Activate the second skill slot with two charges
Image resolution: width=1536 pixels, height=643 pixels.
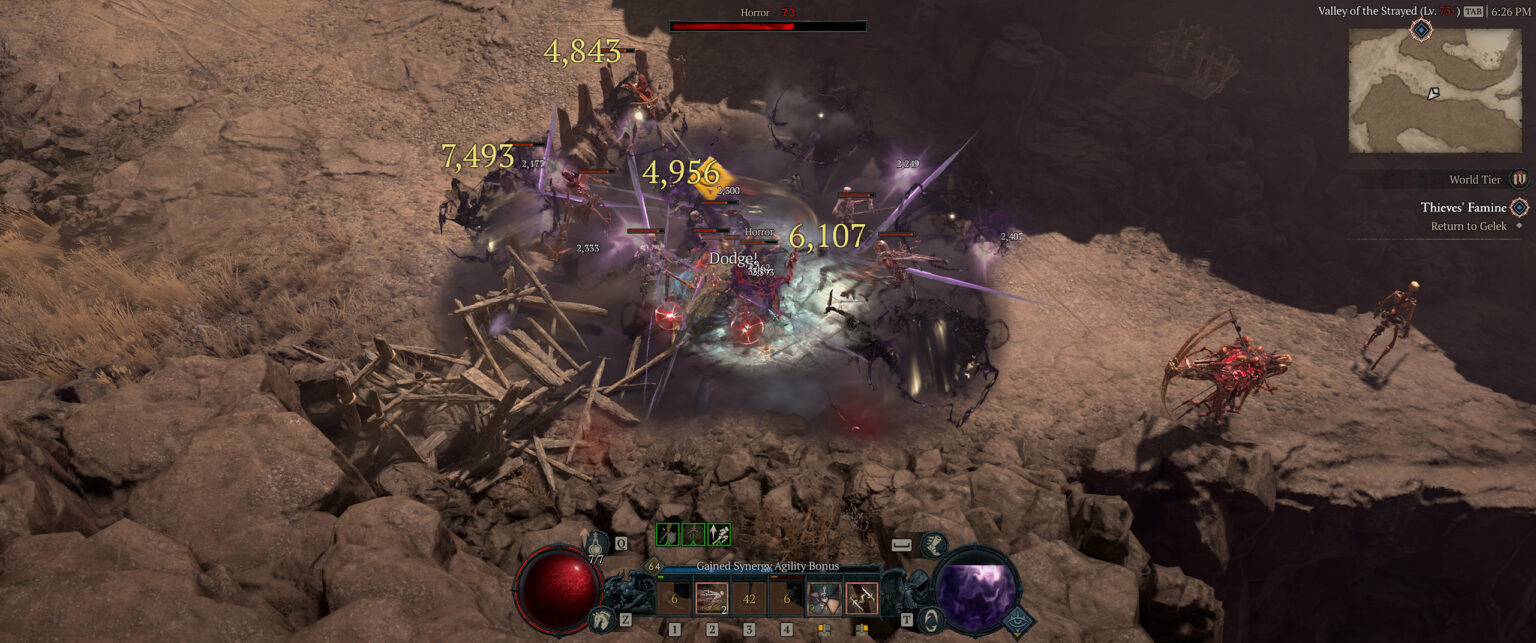(712, 599)
